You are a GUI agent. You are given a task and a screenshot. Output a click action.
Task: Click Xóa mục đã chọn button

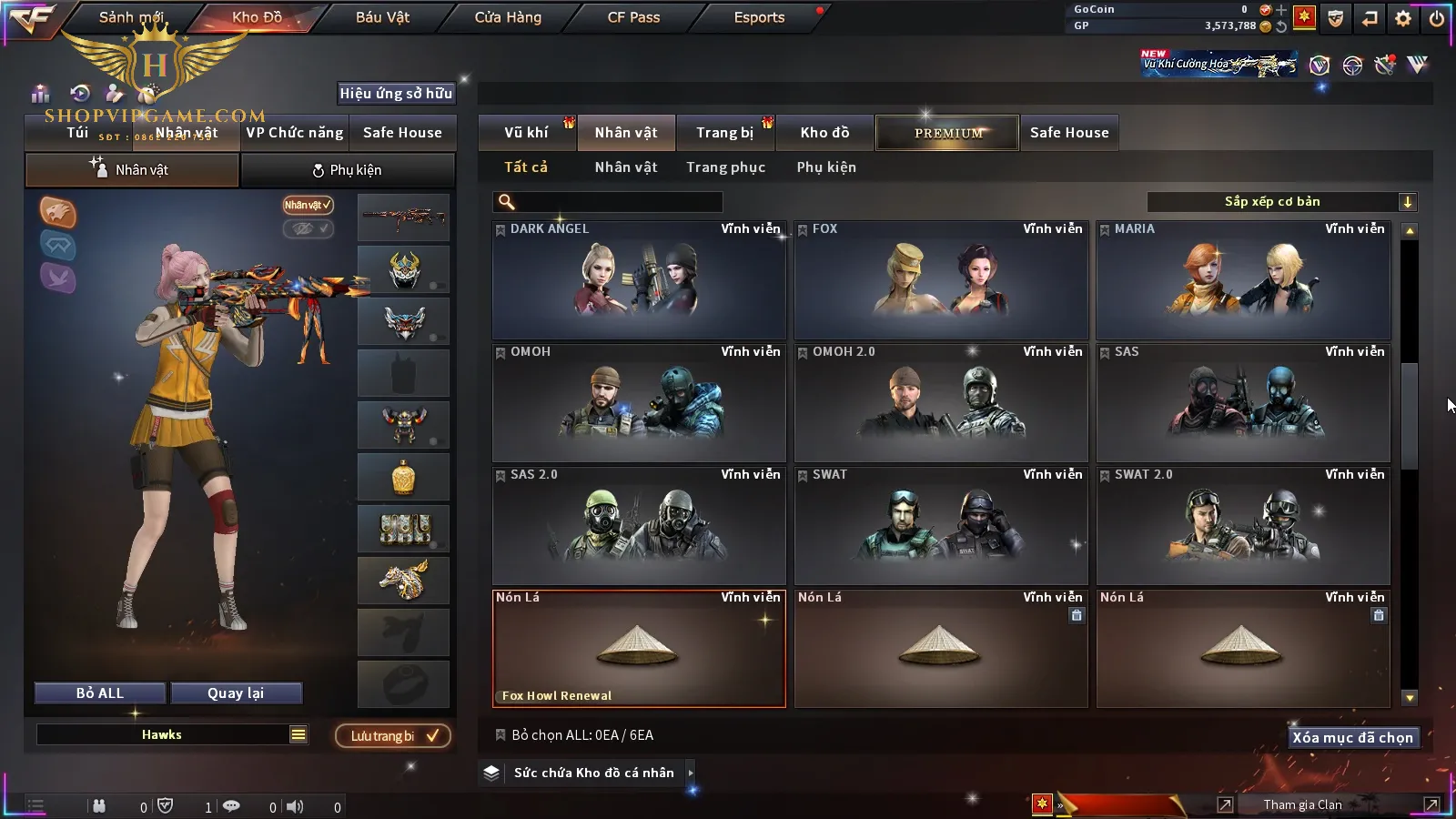[1352, 738]
